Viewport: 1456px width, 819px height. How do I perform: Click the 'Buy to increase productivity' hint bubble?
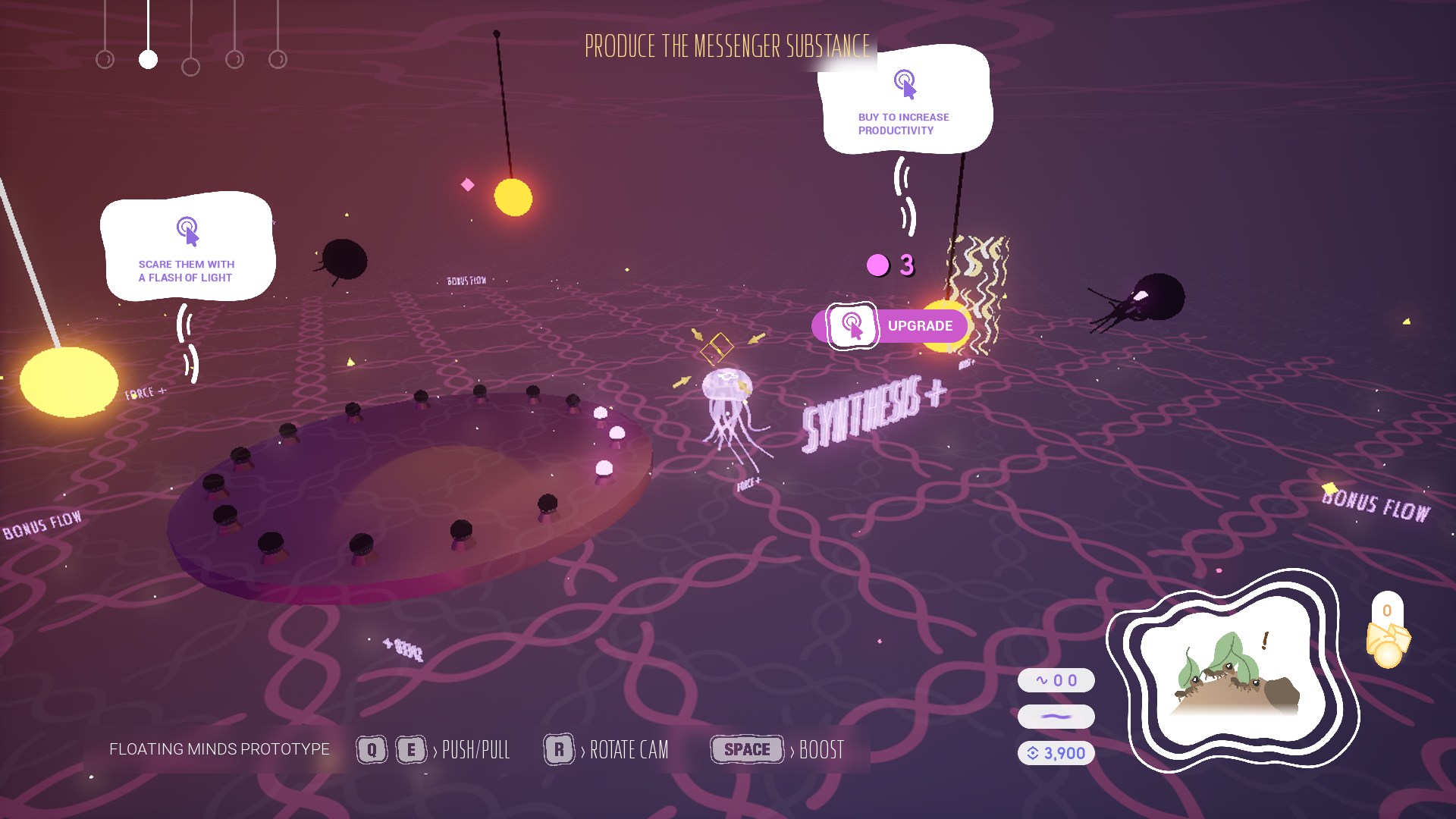click(905, 102)
